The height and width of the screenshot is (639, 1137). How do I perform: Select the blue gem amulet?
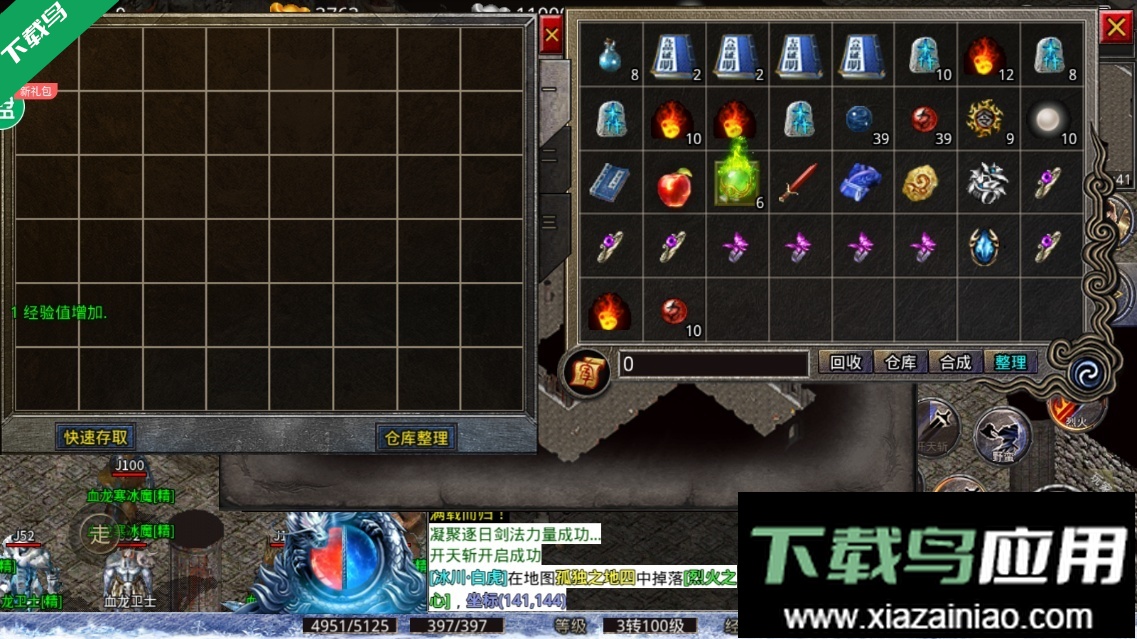click(987, 246)
